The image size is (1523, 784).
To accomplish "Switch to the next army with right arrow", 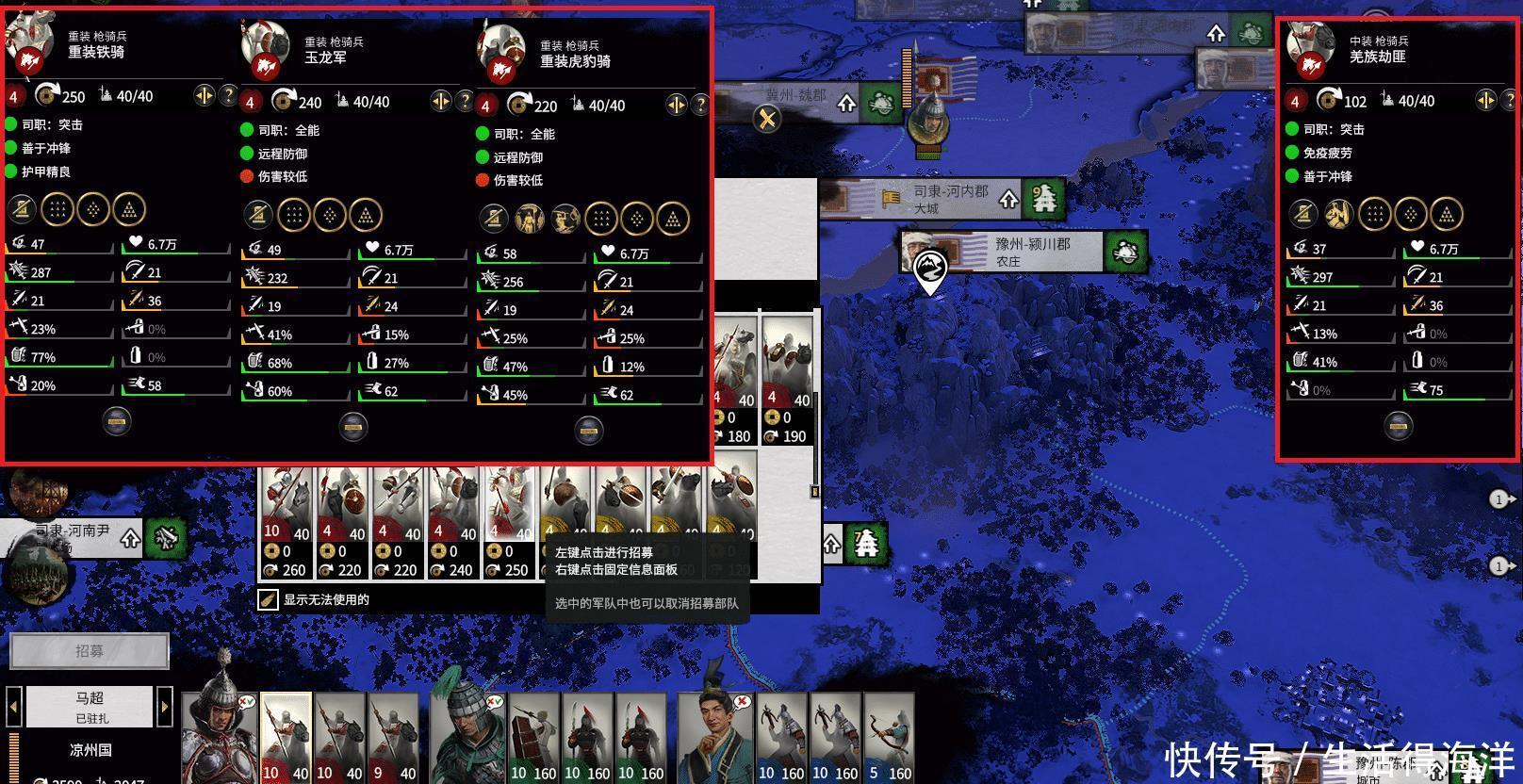I will coord(165,706).
